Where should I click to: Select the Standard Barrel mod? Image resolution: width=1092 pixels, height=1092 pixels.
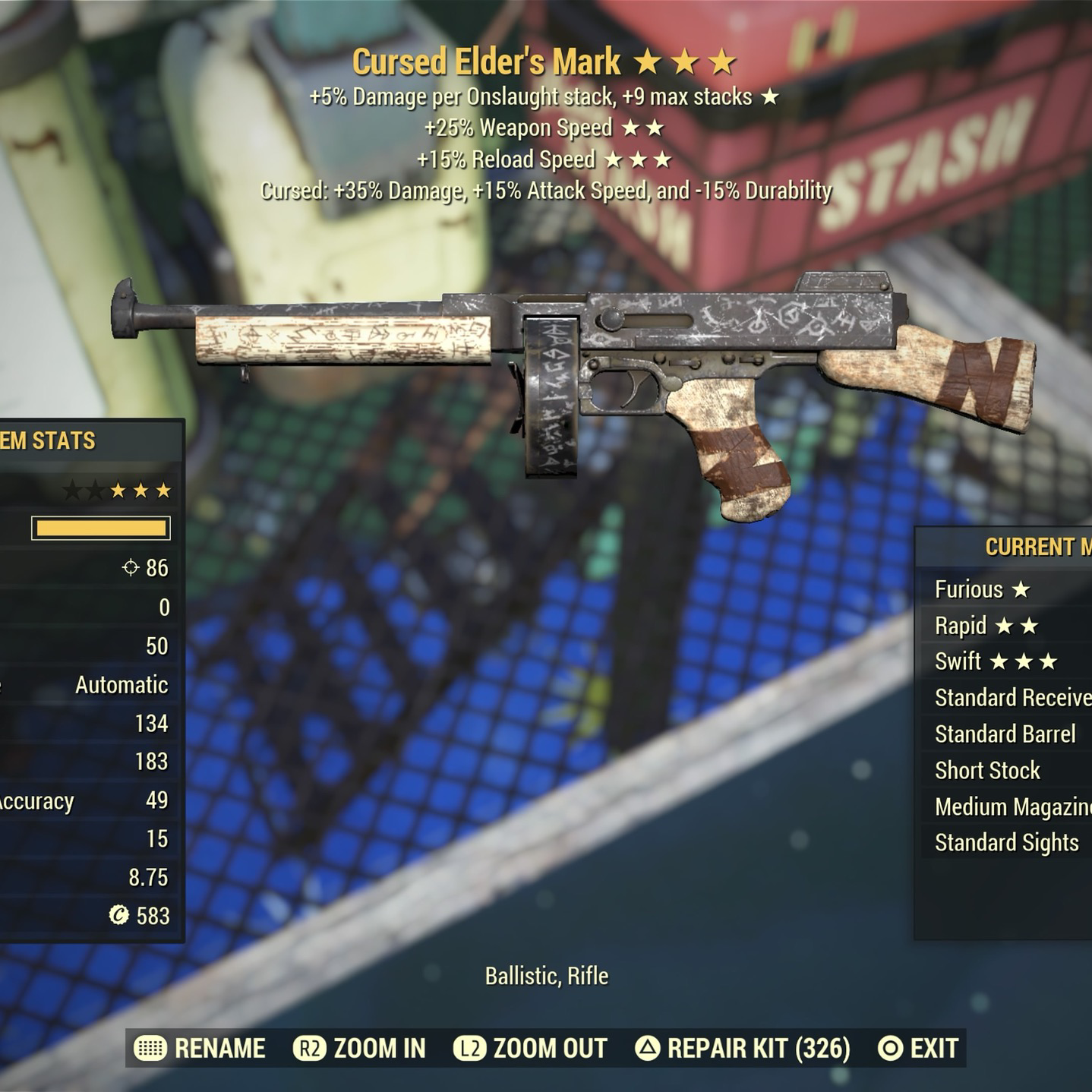(1005, 734)
